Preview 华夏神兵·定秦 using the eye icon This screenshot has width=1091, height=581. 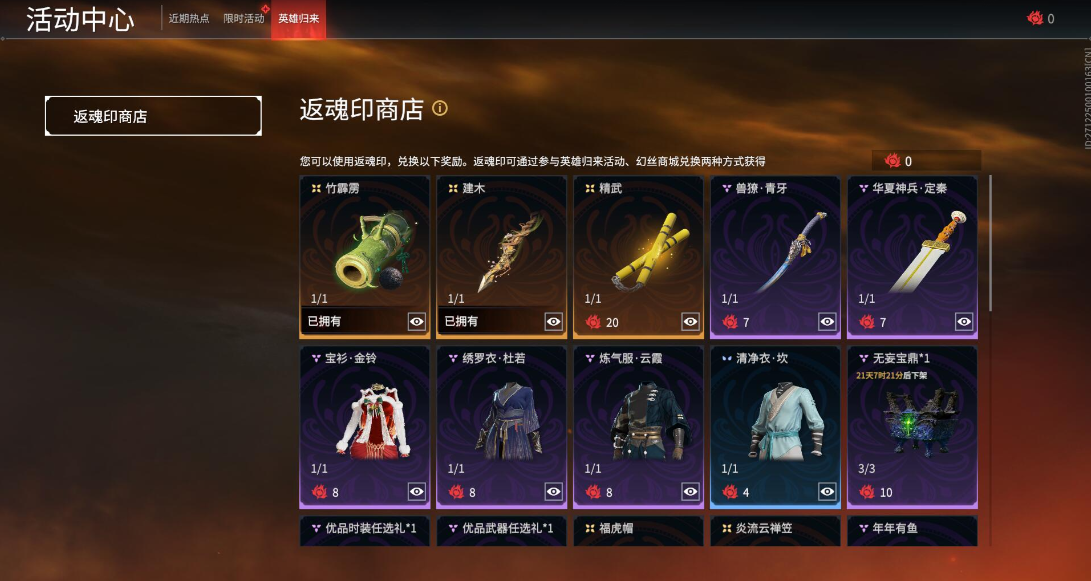click(964, 321)
